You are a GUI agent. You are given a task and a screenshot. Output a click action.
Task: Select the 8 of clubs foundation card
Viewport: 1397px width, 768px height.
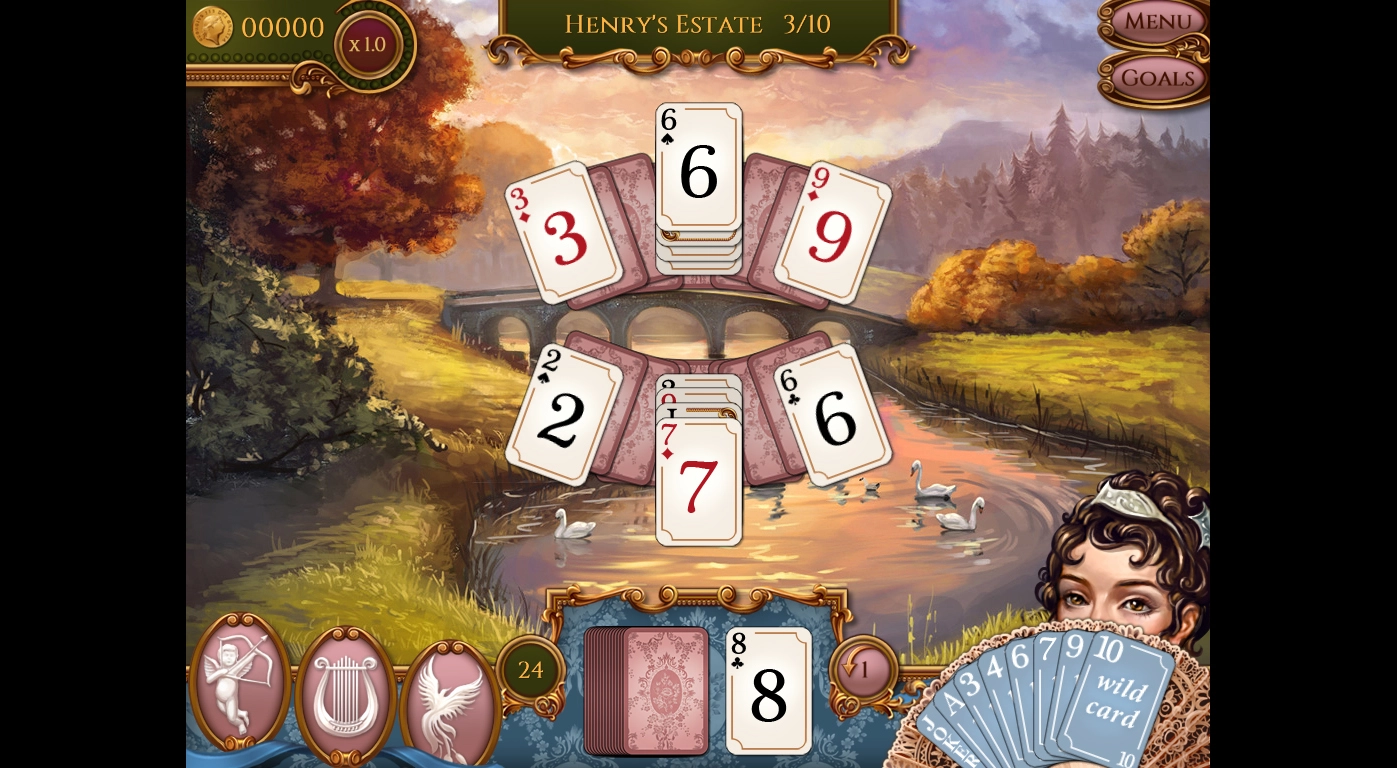tap(768, 692)
